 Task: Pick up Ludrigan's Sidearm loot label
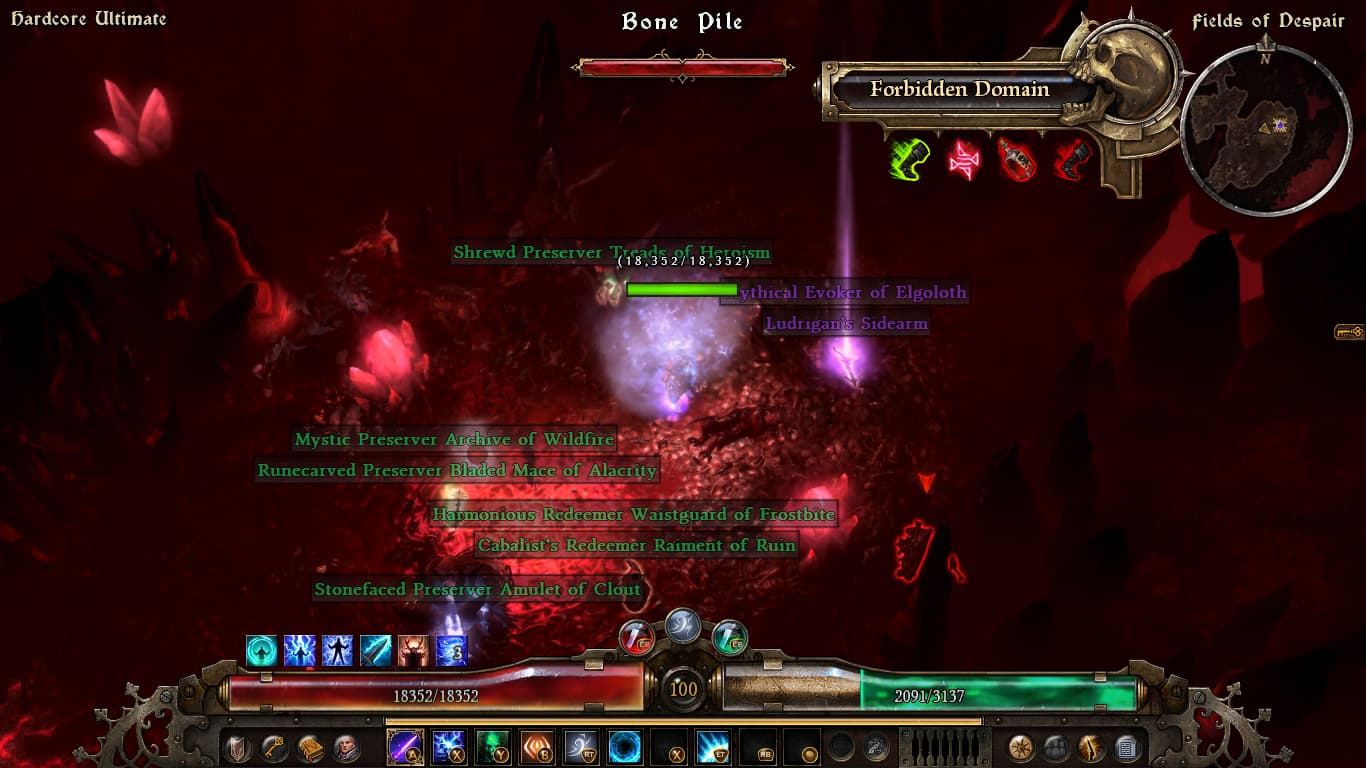click(x=846, y=324)
